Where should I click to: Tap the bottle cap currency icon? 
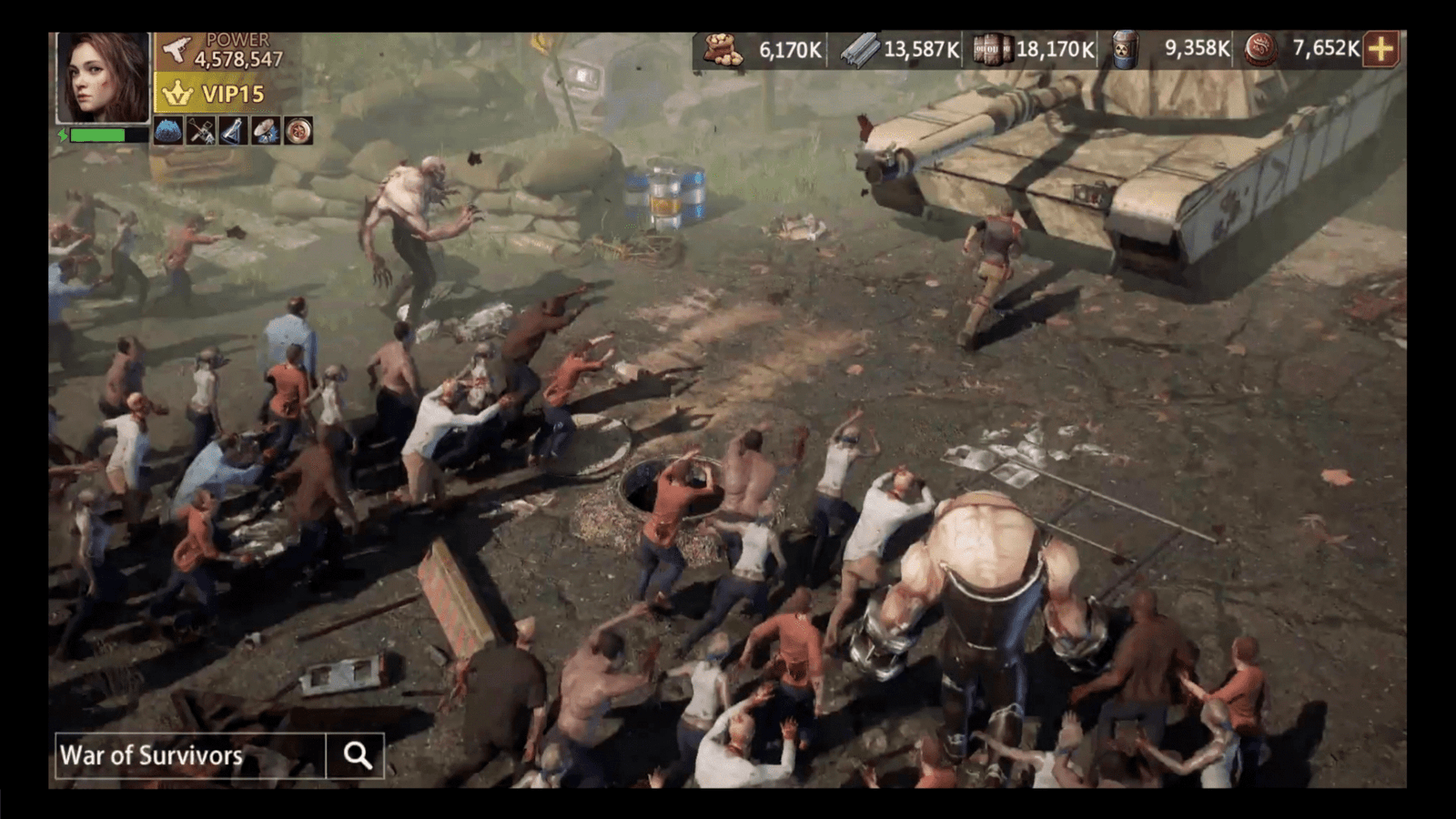pyautogui.click(x=1260, y=49)
